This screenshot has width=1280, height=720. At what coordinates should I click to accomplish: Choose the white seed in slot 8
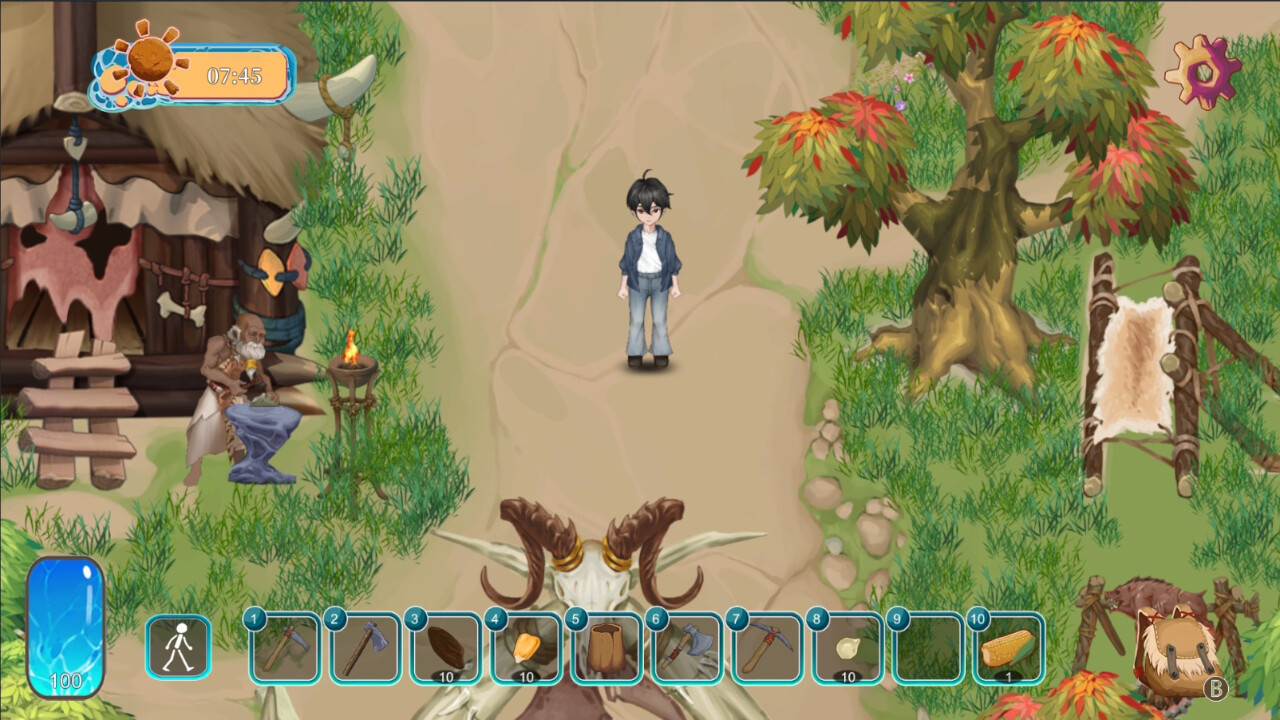click(x=848, y=648)
